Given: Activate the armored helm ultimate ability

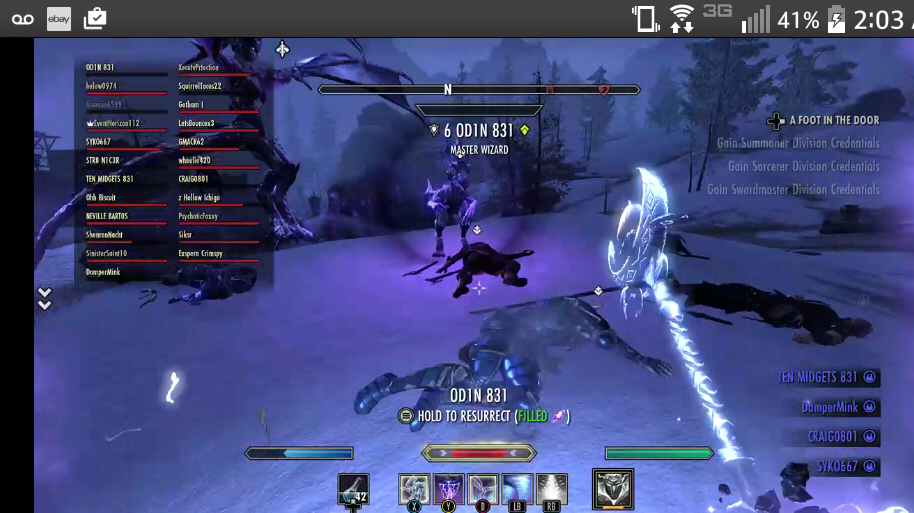Looking at the screenshot, I should tap(612, 489).
